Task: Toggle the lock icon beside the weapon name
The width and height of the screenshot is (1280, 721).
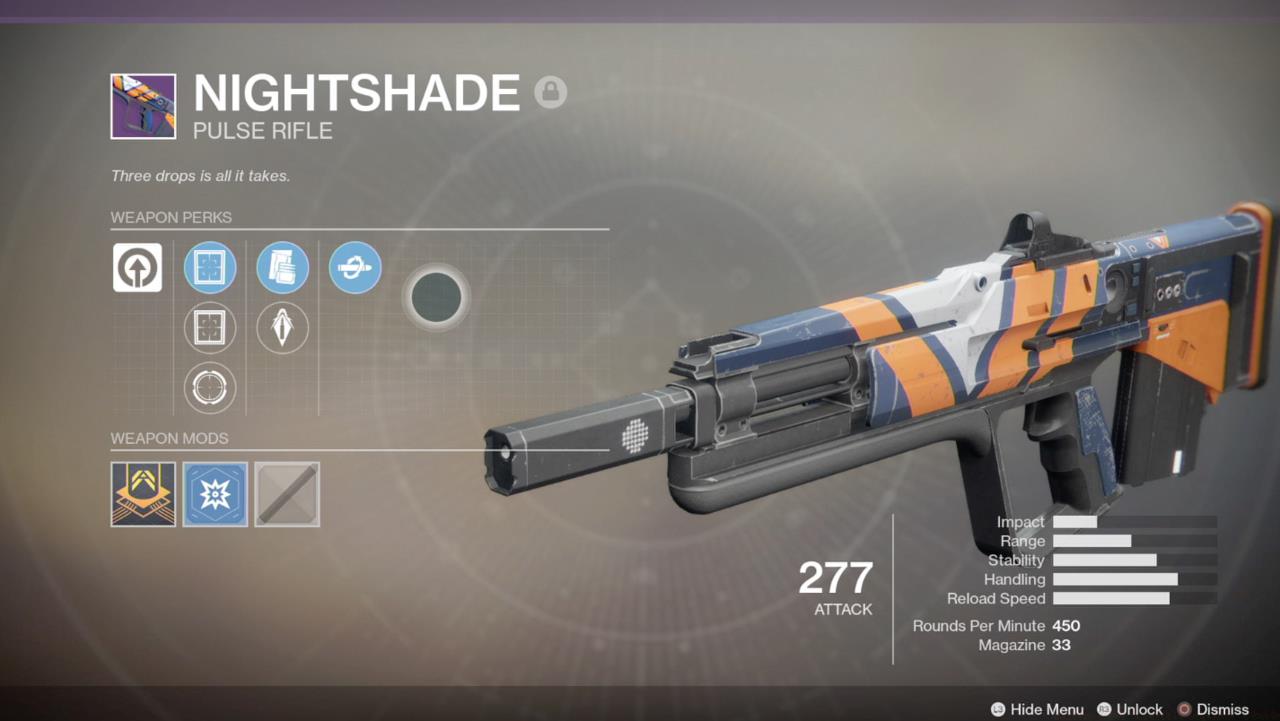Action: [551, 92]
